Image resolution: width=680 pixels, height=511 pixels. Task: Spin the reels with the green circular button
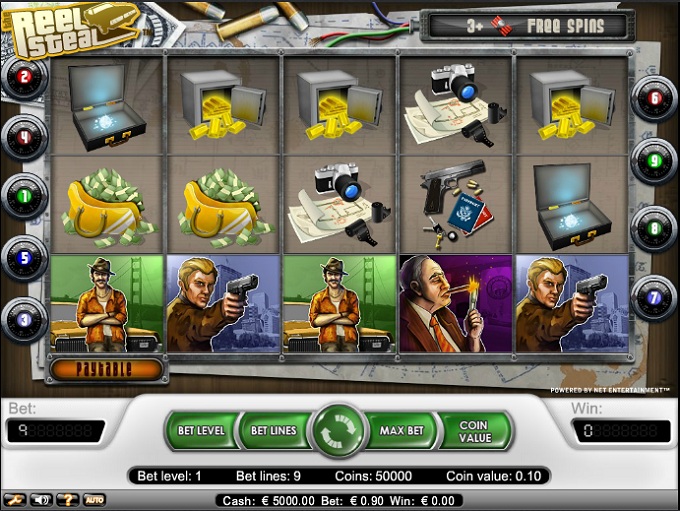[340, 431]
